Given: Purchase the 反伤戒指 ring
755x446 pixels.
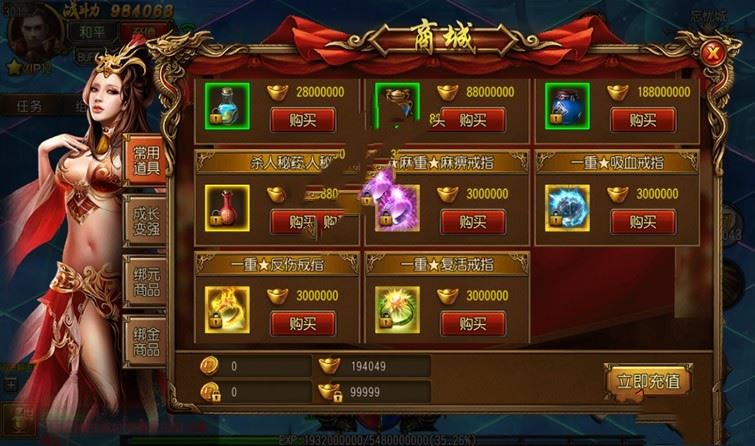Looking at the screenshot, I should click(x=303, y=324).
